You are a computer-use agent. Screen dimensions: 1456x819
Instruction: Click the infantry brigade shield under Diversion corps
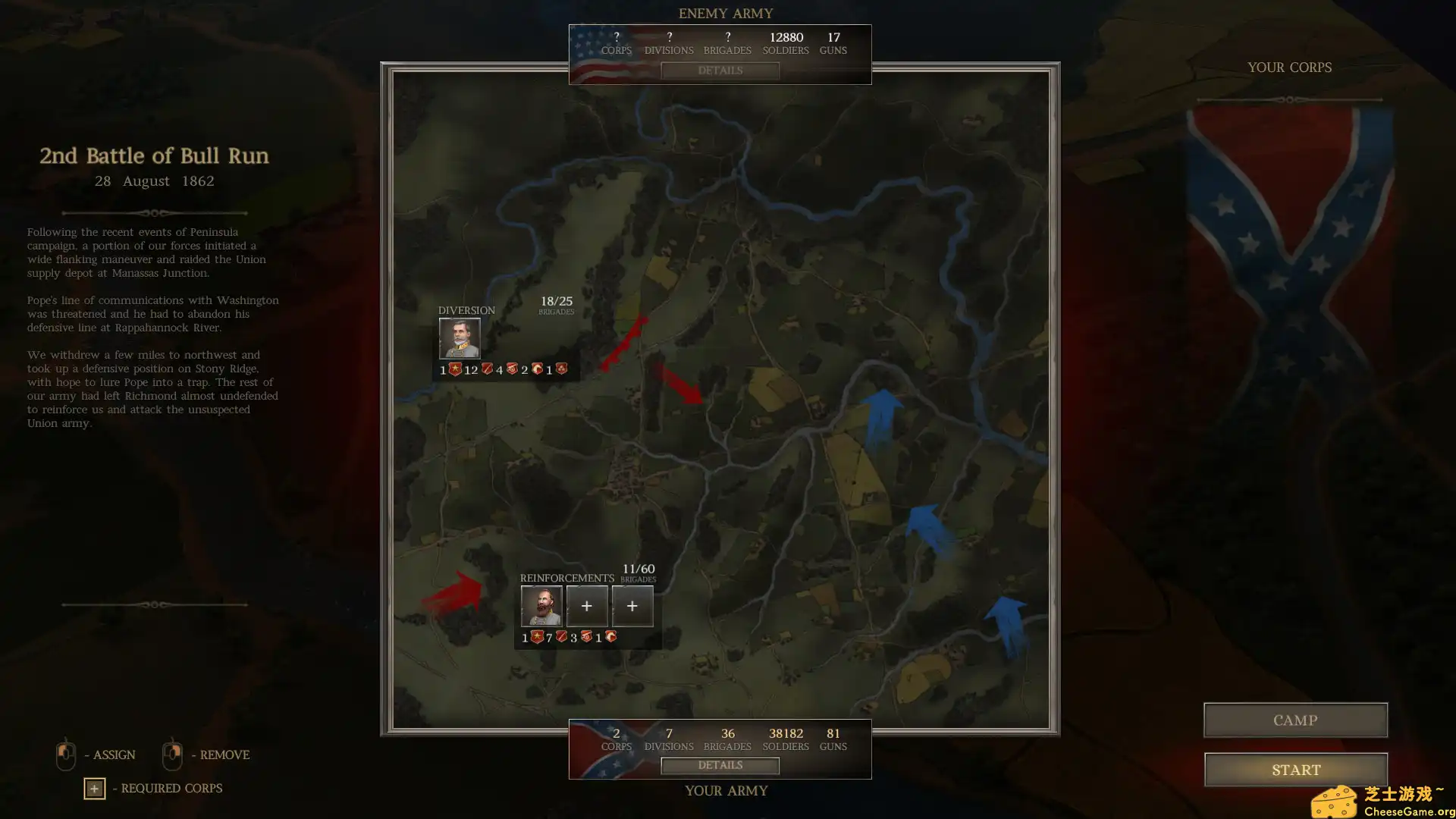click(488, 369)
